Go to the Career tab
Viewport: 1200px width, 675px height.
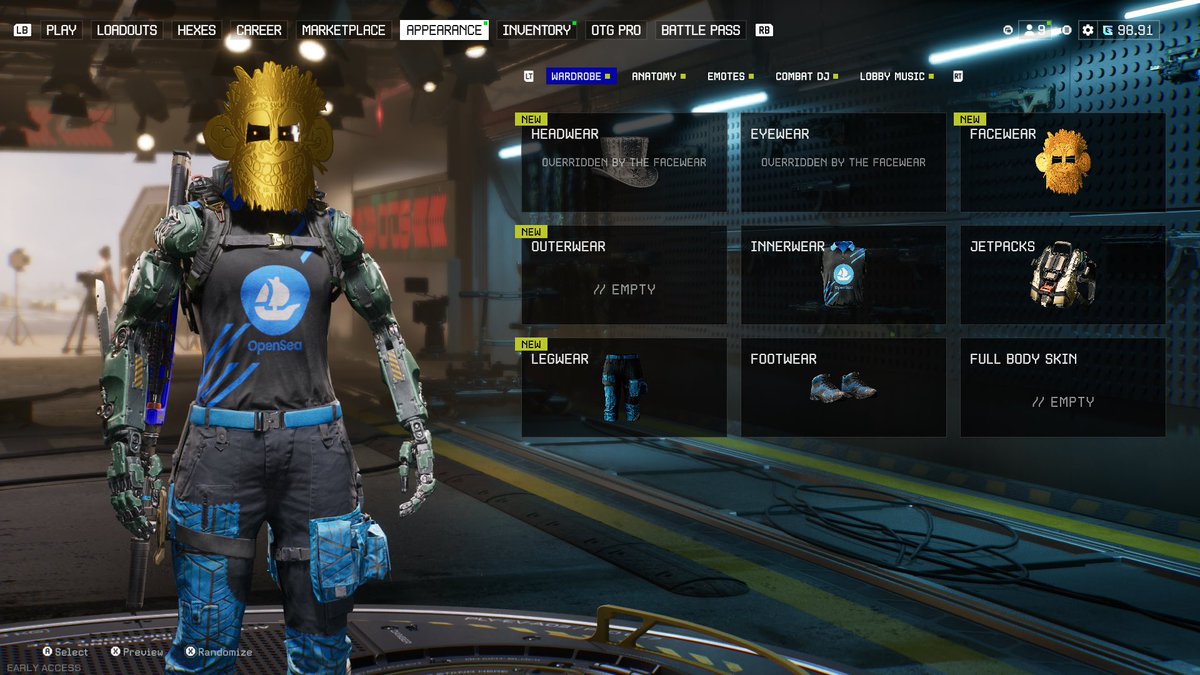click(x=259, y=30)
